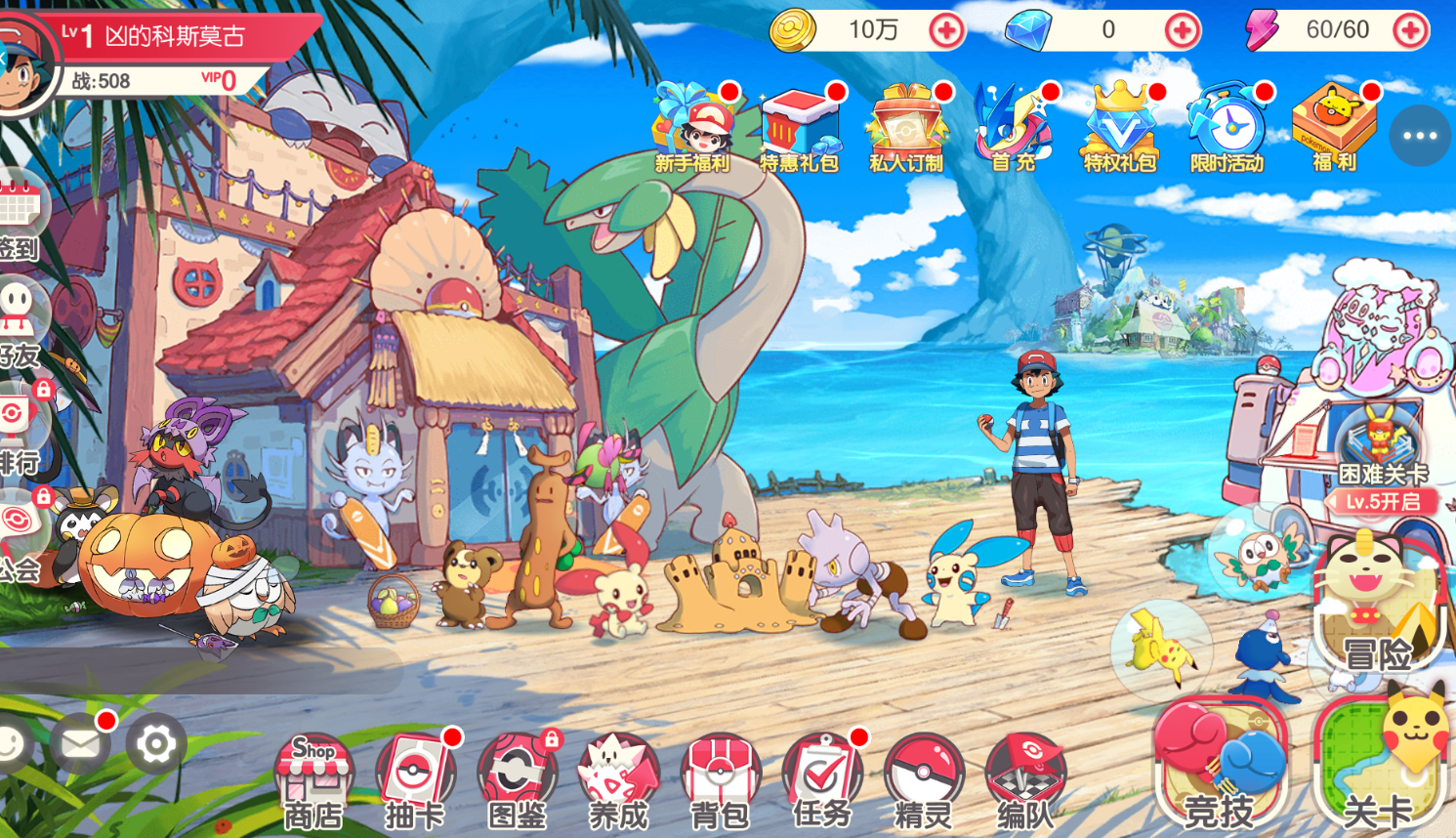Open the 福利 benefits box
The height and width of the screenshot is (838, 1456).
(1334, 129)
